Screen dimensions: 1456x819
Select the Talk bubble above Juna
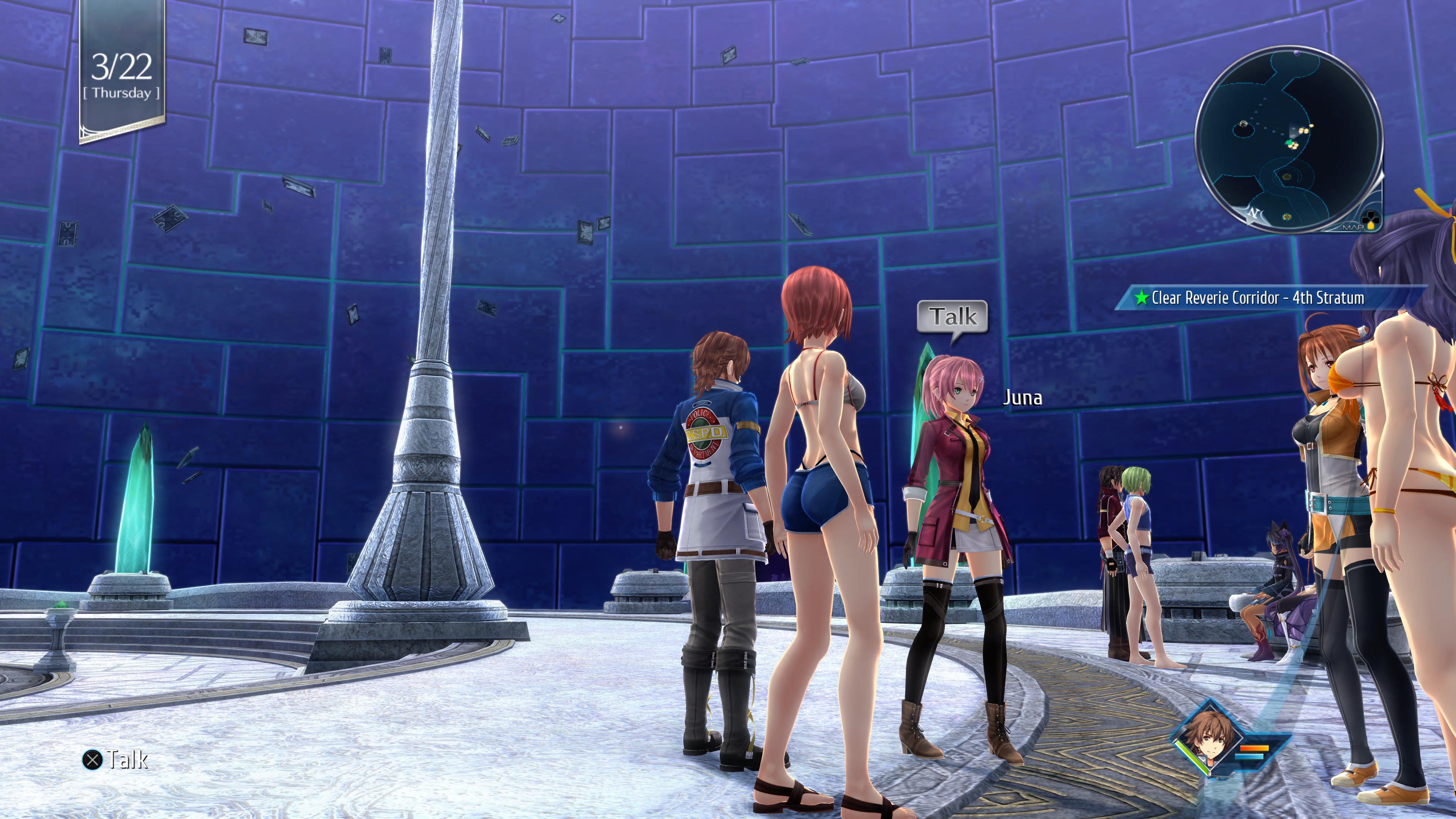point(952,317)
